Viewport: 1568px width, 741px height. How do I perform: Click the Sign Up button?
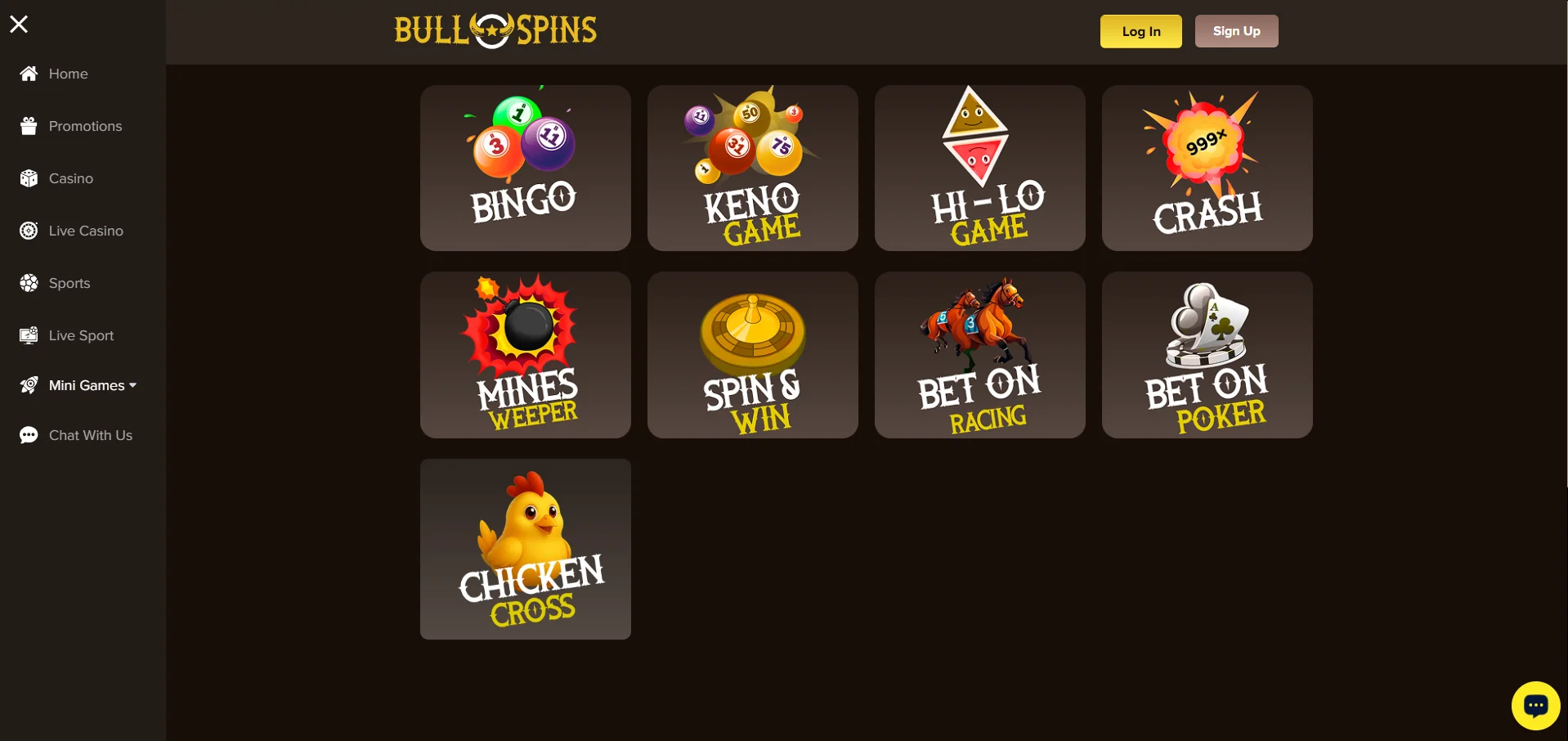click(x=1235, y=30)
